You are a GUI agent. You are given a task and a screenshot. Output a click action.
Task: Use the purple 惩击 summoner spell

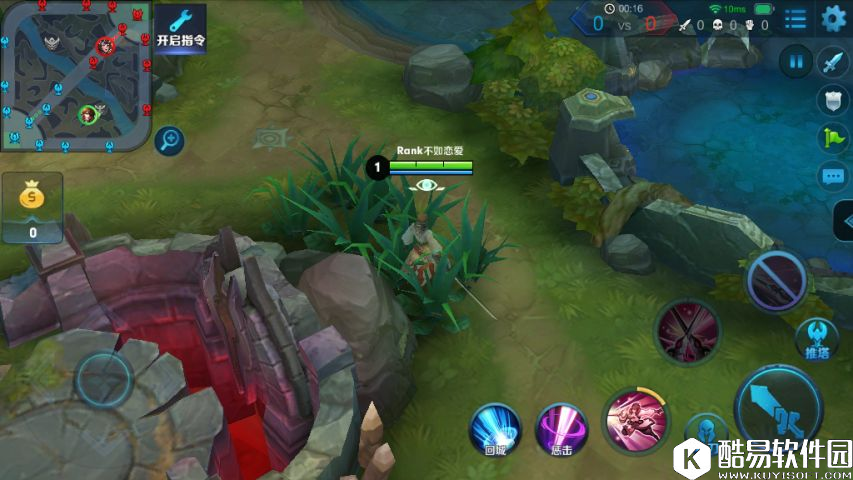tap(560, 428)
